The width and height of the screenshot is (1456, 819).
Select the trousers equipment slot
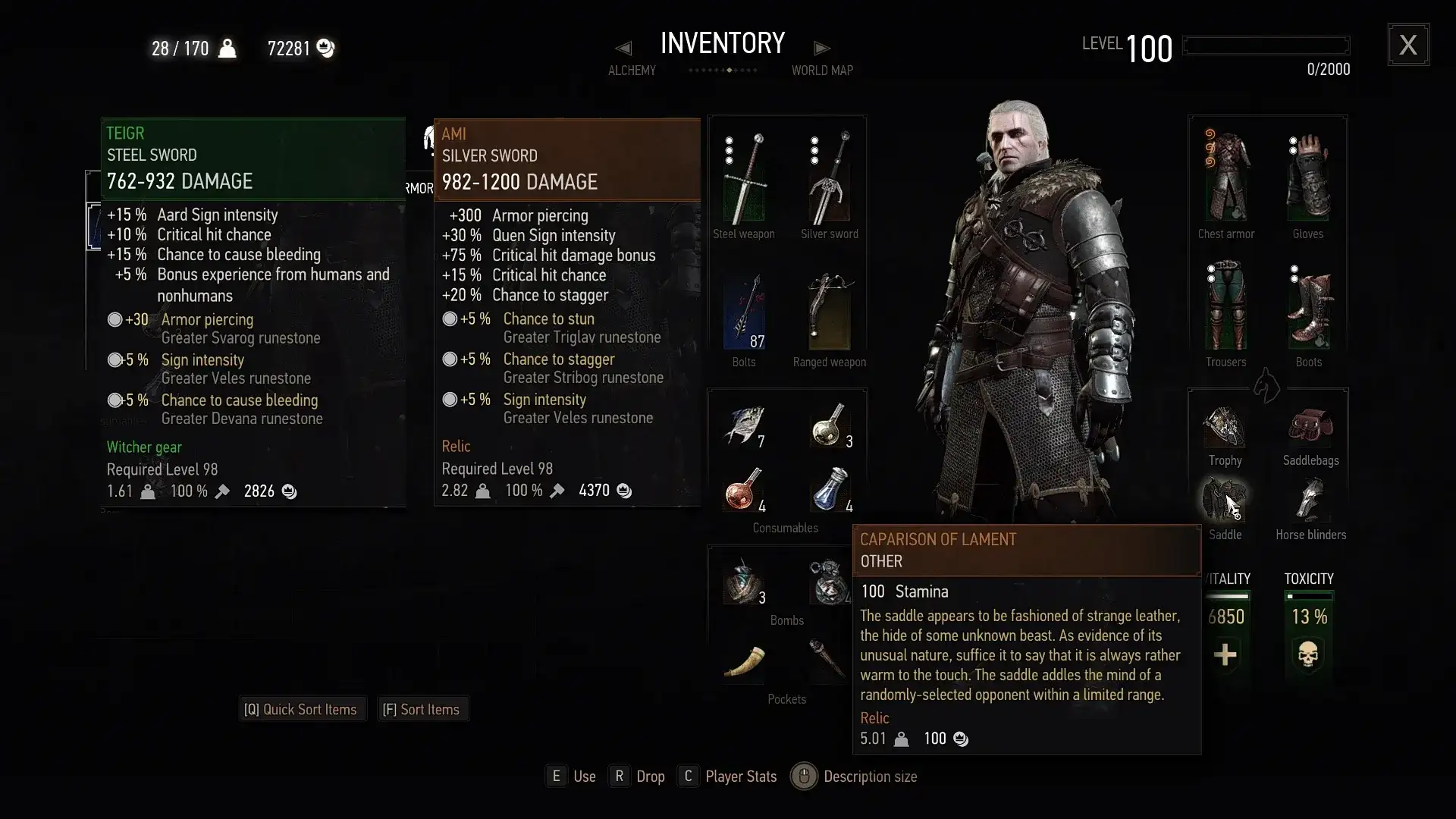[1225, 307]
